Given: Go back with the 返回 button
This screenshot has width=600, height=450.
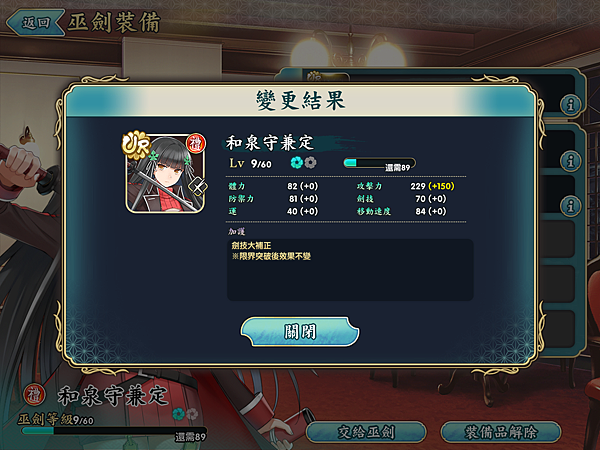Looking at the screenshot, I should 35,21.
